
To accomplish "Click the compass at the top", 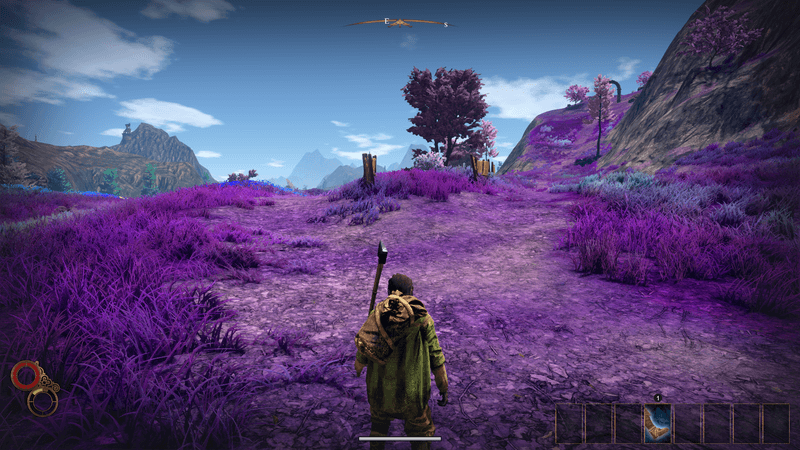I will pyautogui.click(x=400, y=21).
